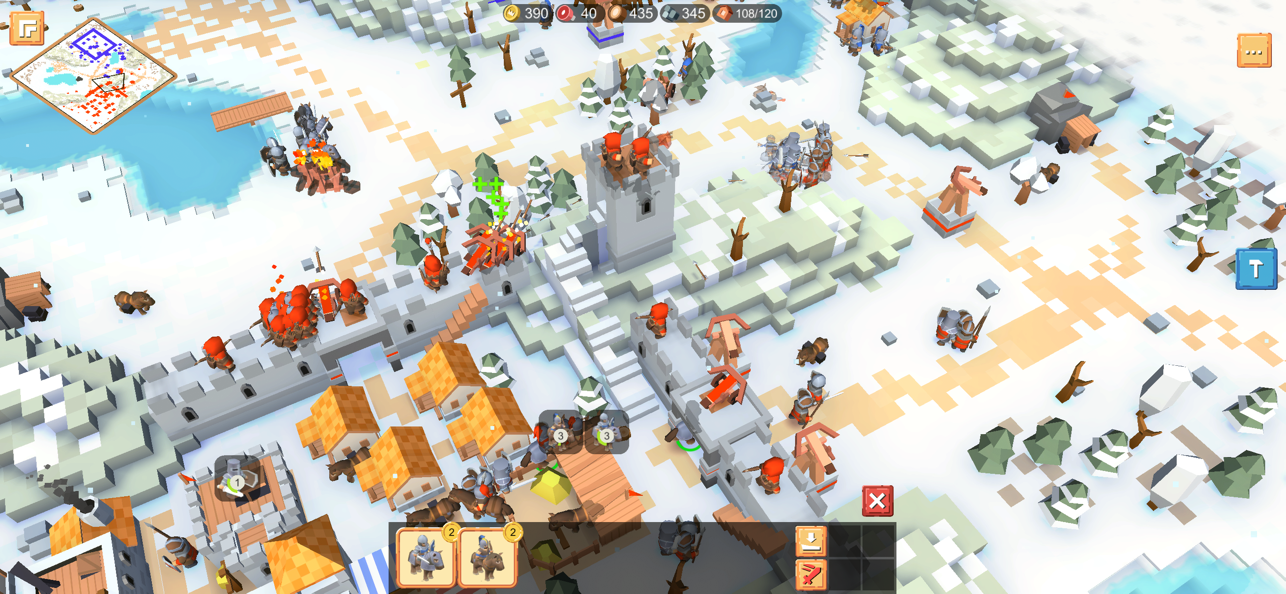
Task: Select the queued brown horseman badge showing 3
Action: [560, 432]
